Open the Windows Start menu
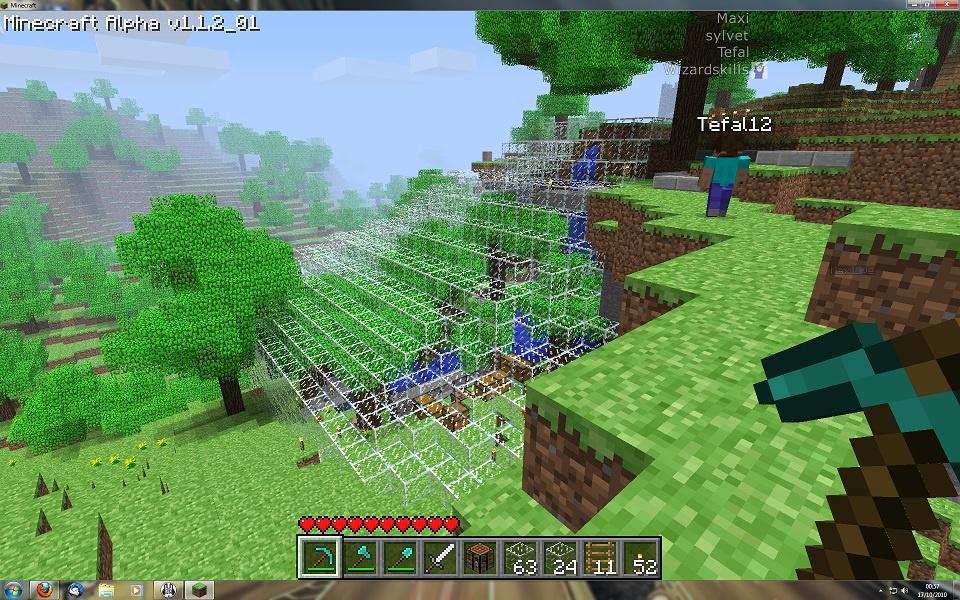This screenshot has height=600, width=960. [12, 589]
